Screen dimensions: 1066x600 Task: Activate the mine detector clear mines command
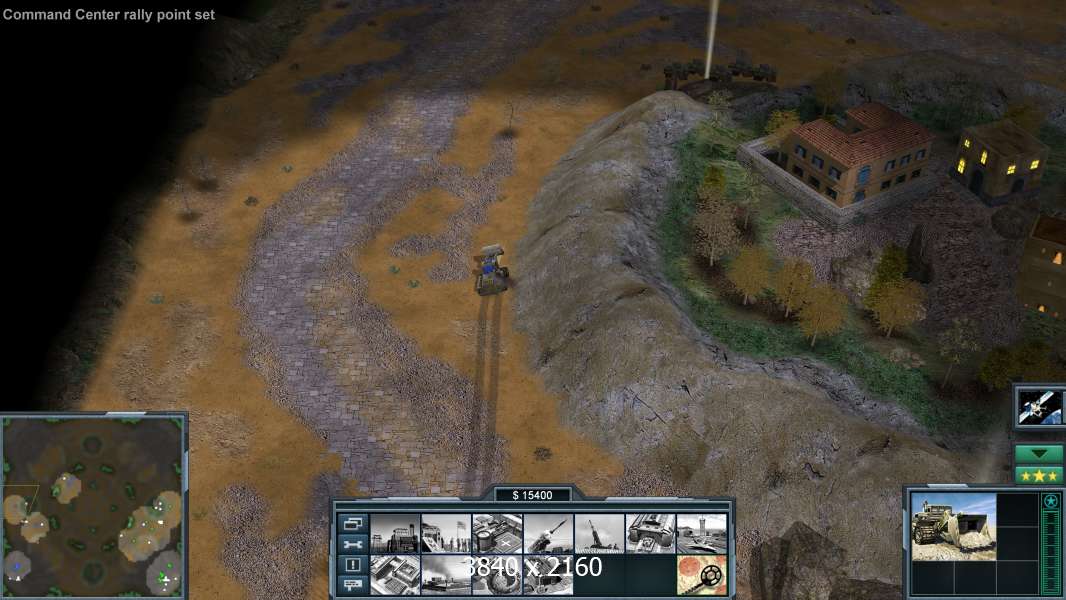click(701, 575)
